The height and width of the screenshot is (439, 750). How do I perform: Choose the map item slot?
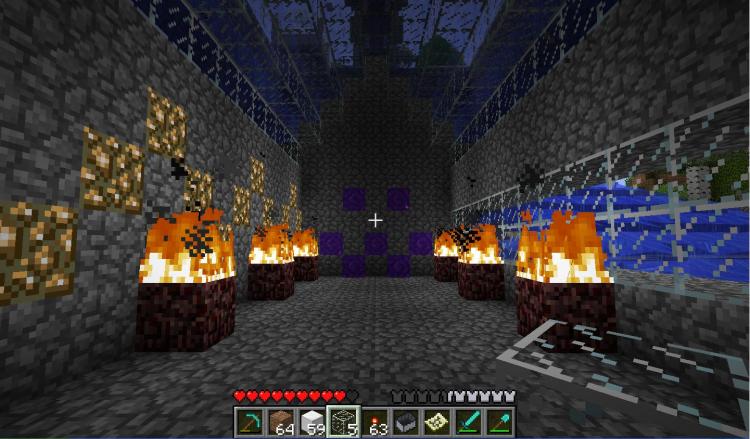(437, 421)
